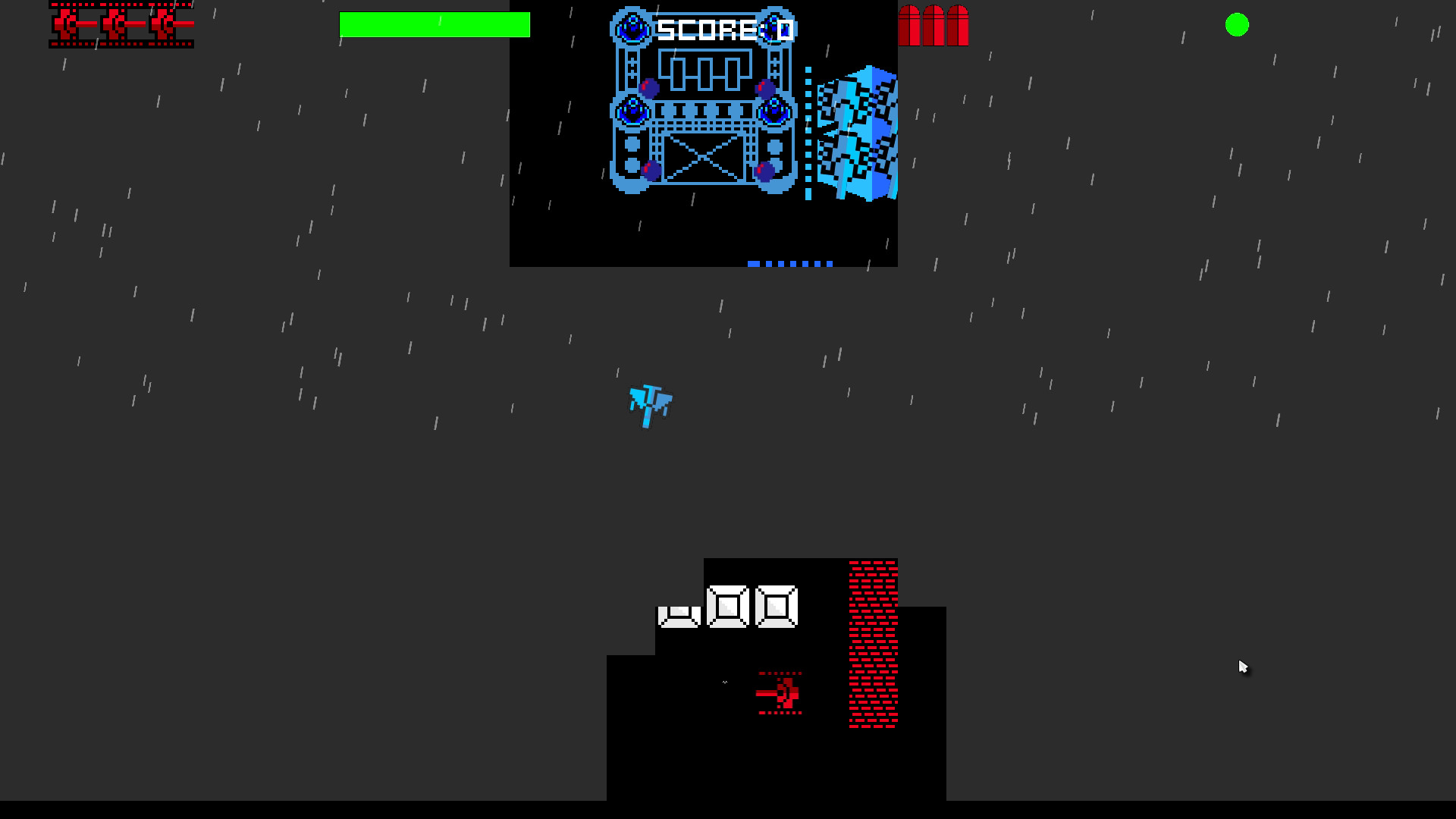The width and height of the screenshot is (1456, 819).
Task: Open the X-pattern hatch on the boss core
Action: click(703, 157)
